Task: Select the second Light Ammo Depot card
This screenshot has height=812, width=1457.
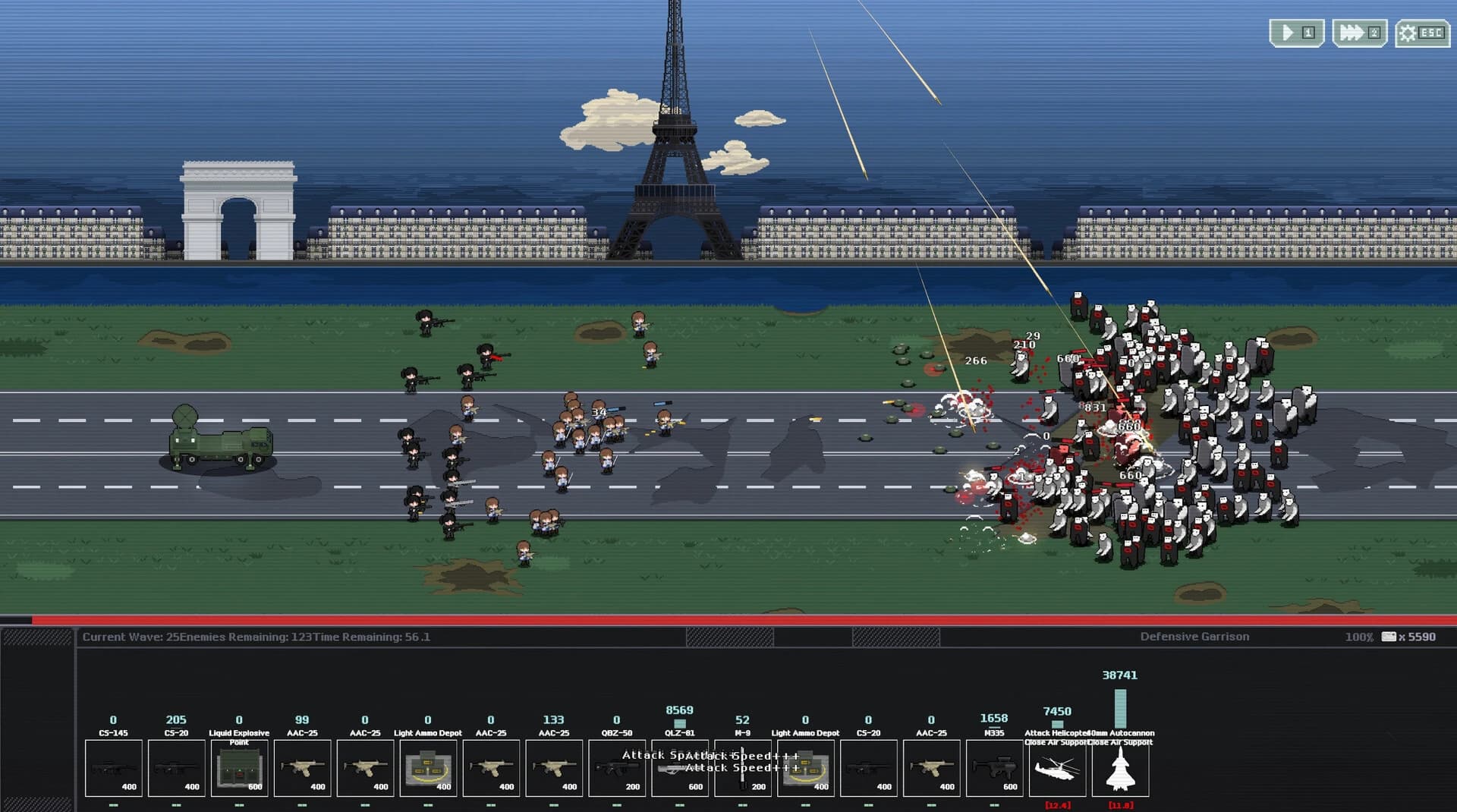Action: point(806,768)
